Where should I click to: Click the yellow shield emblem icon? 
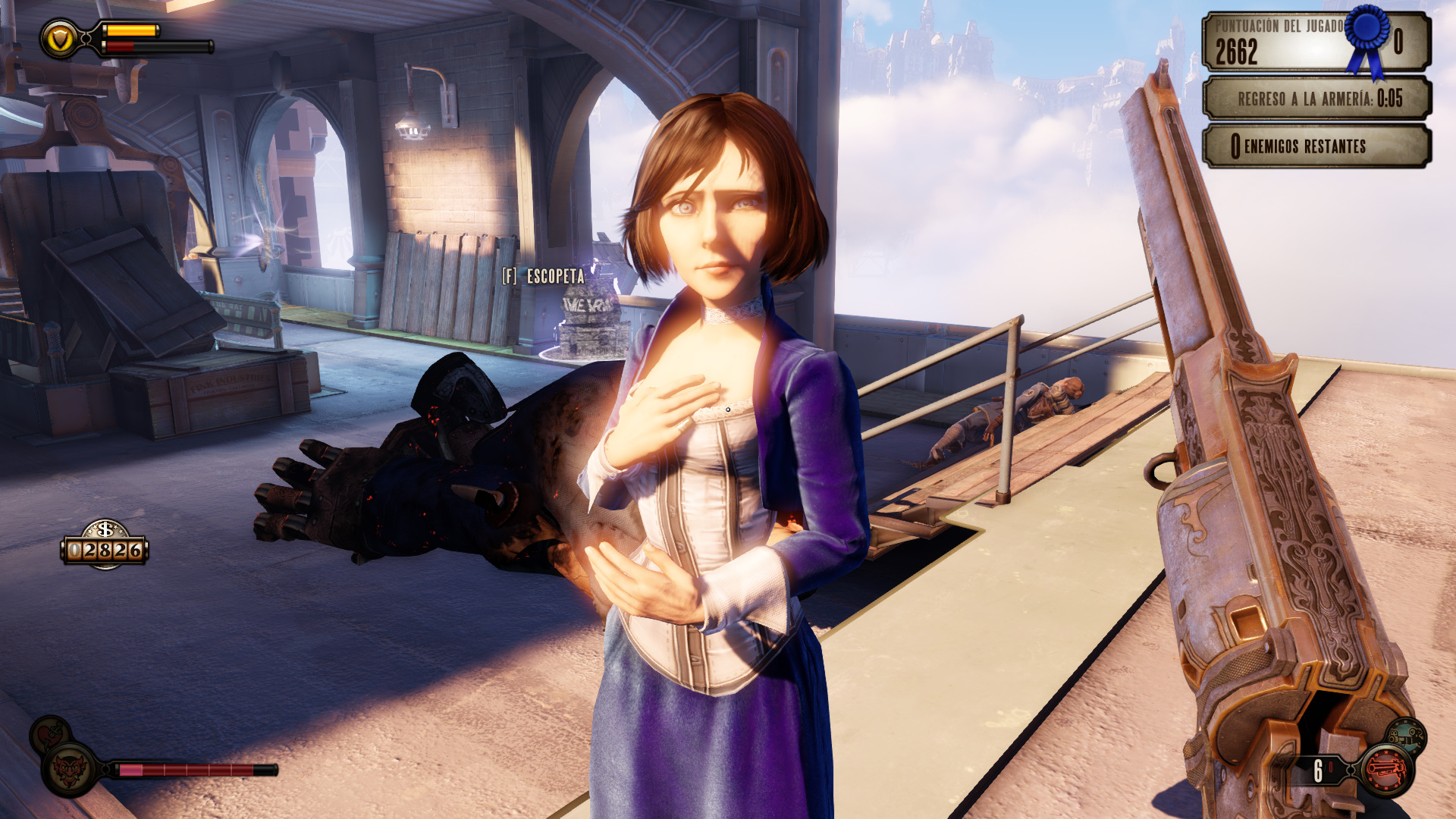(x=60, y=38)
